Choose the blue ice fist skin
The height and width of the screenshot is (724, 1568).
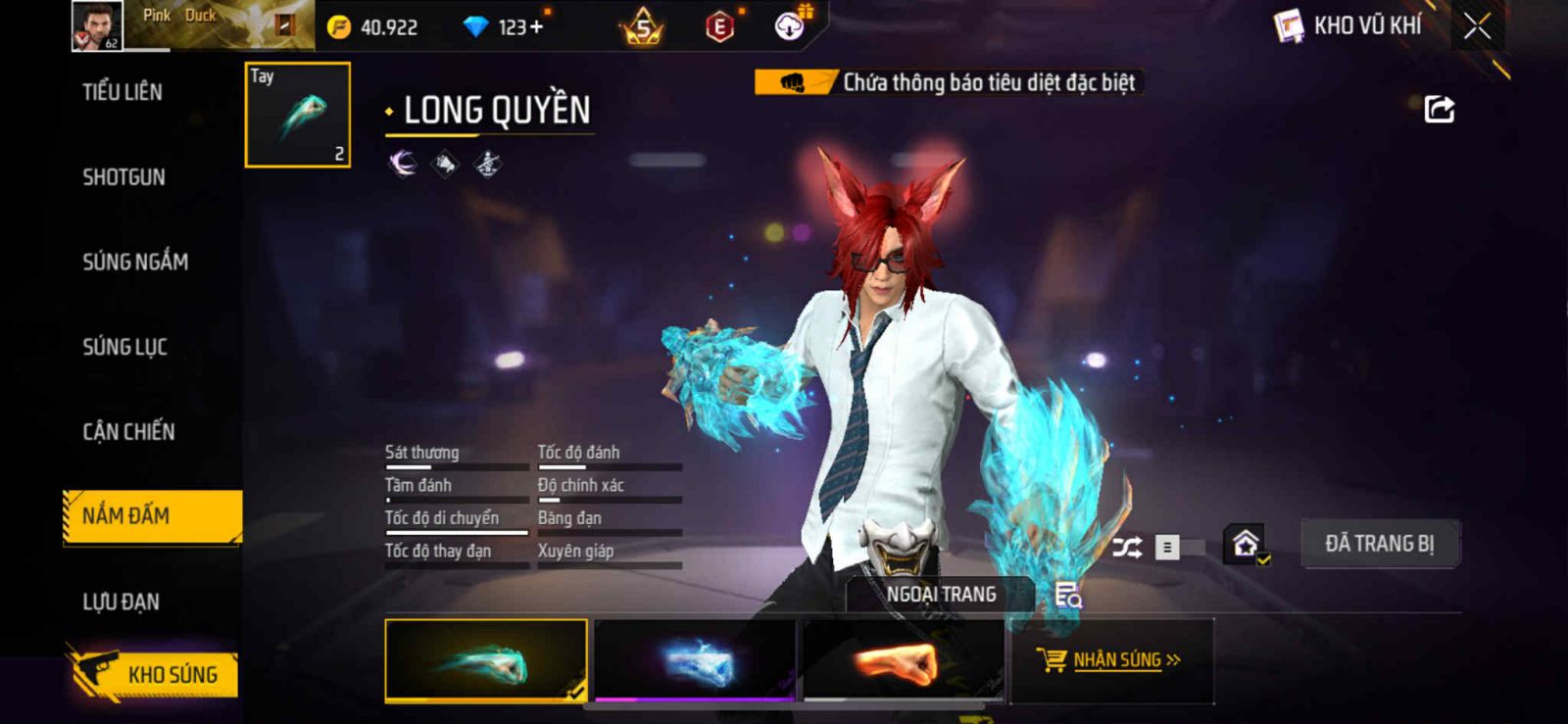click(695, 660)
